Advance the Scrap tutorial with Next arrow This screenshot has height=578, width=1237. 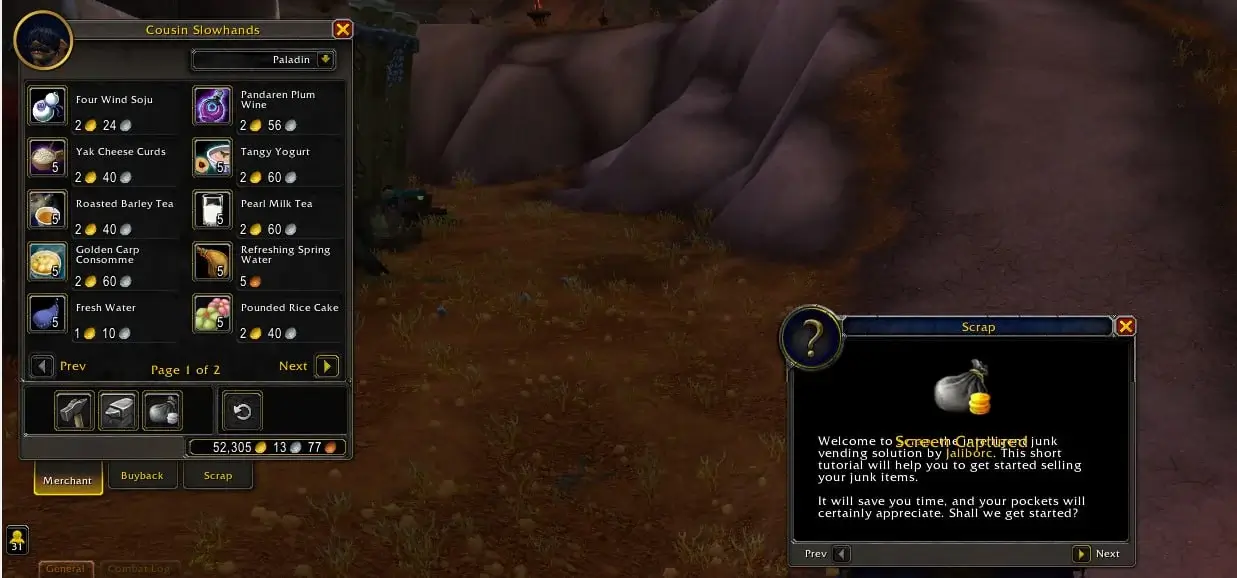tap(1081, 554)
